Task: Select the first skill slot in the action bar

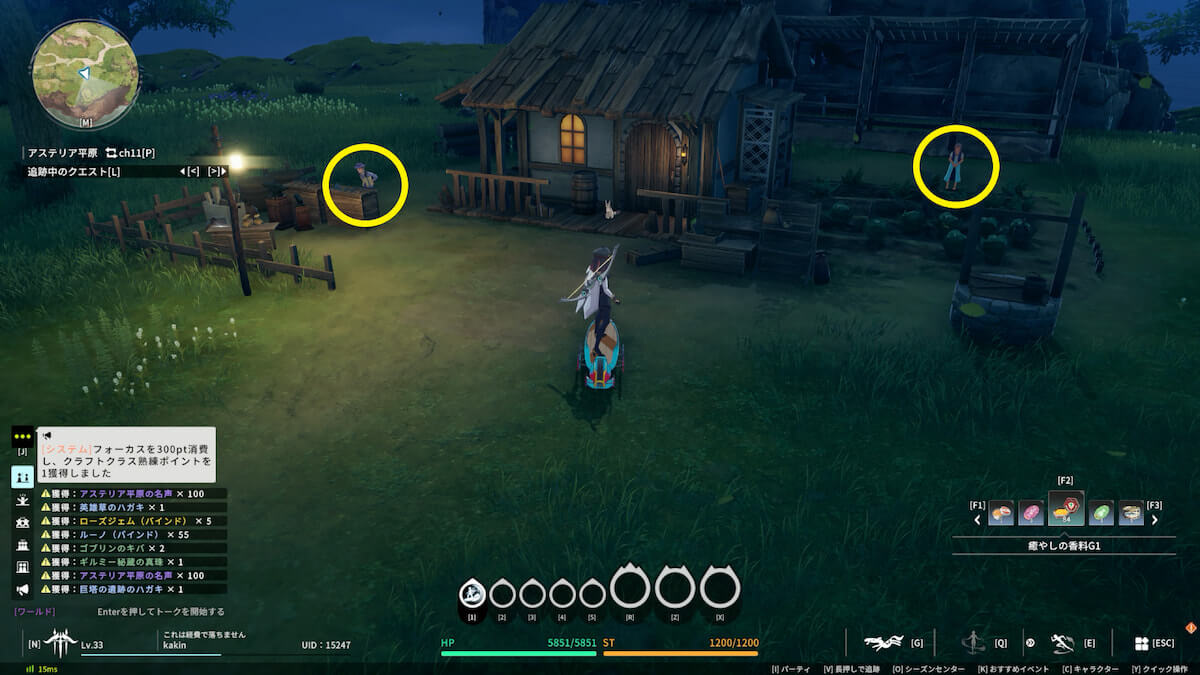Action: pyautogui.click(x=471, y=593)
